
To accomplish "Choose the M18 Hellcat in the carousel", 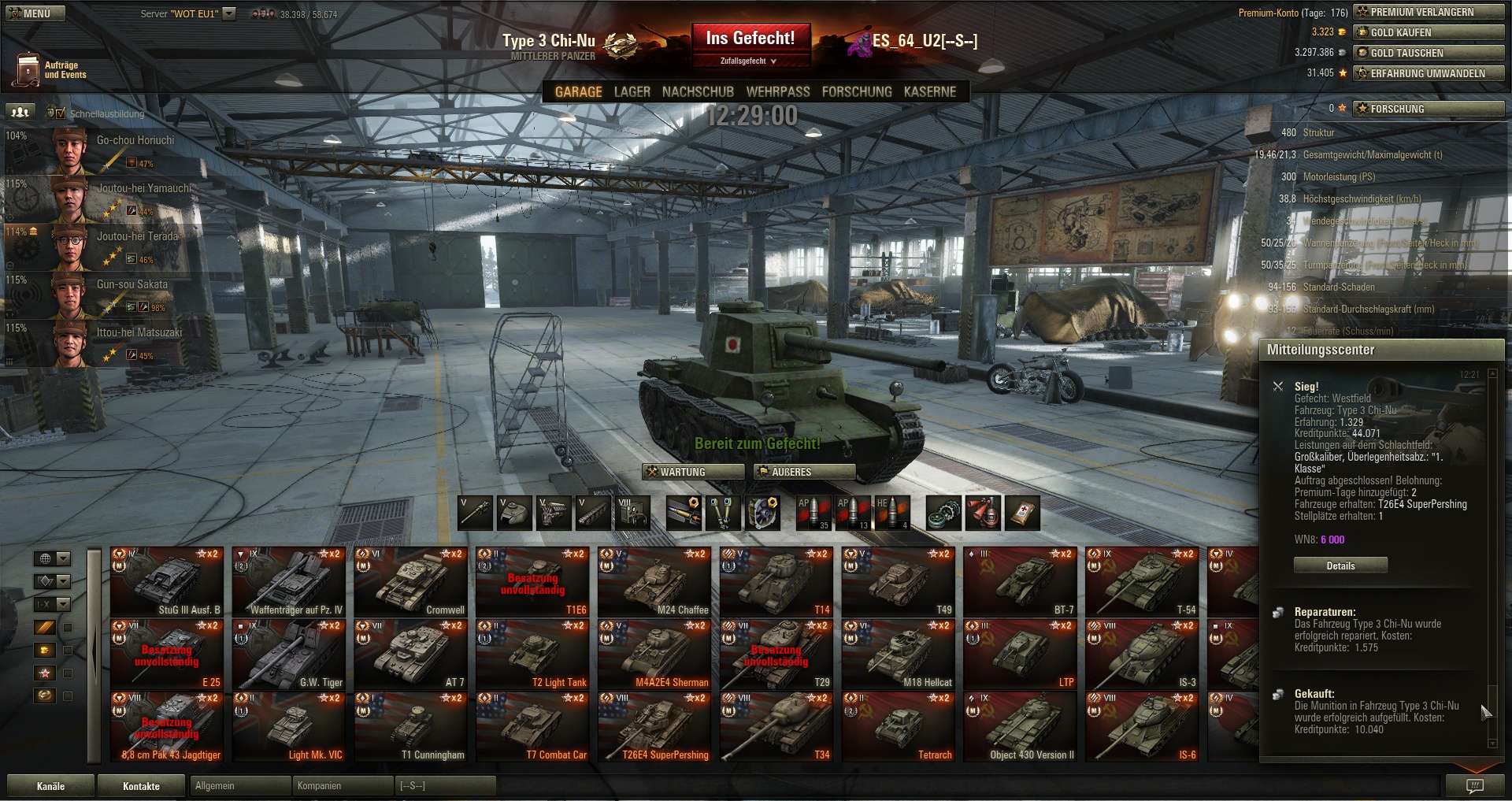I will [899, 655].
